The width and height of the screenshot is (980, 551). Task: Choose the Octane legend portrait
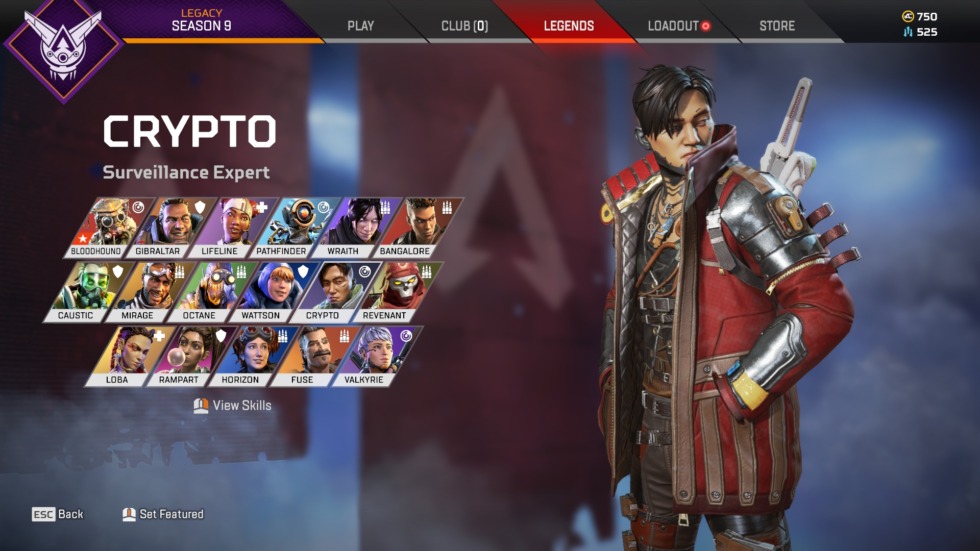[x=200, y=290]
